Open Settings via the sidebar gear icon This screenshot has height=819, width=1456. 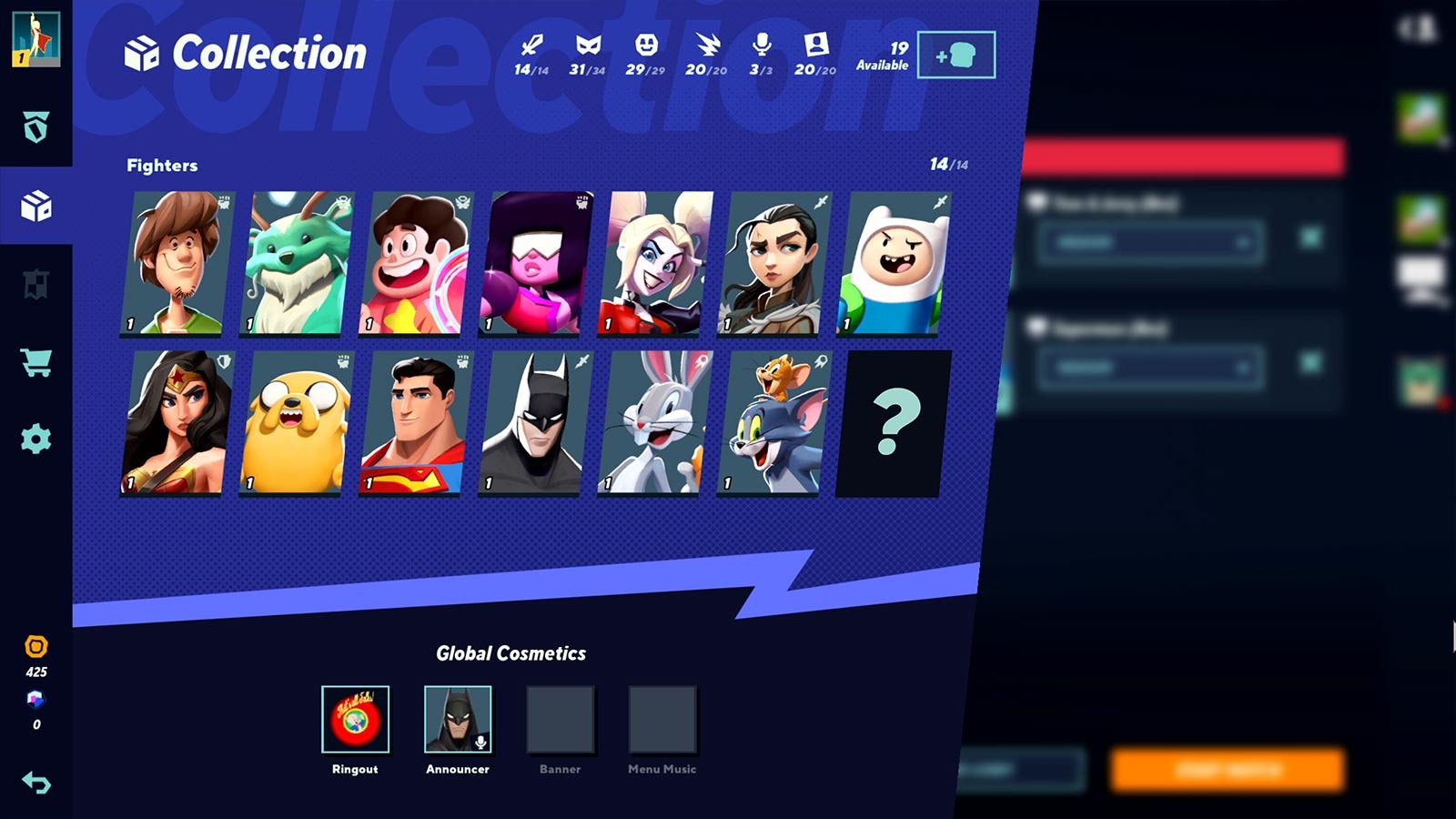click(36, 440)
